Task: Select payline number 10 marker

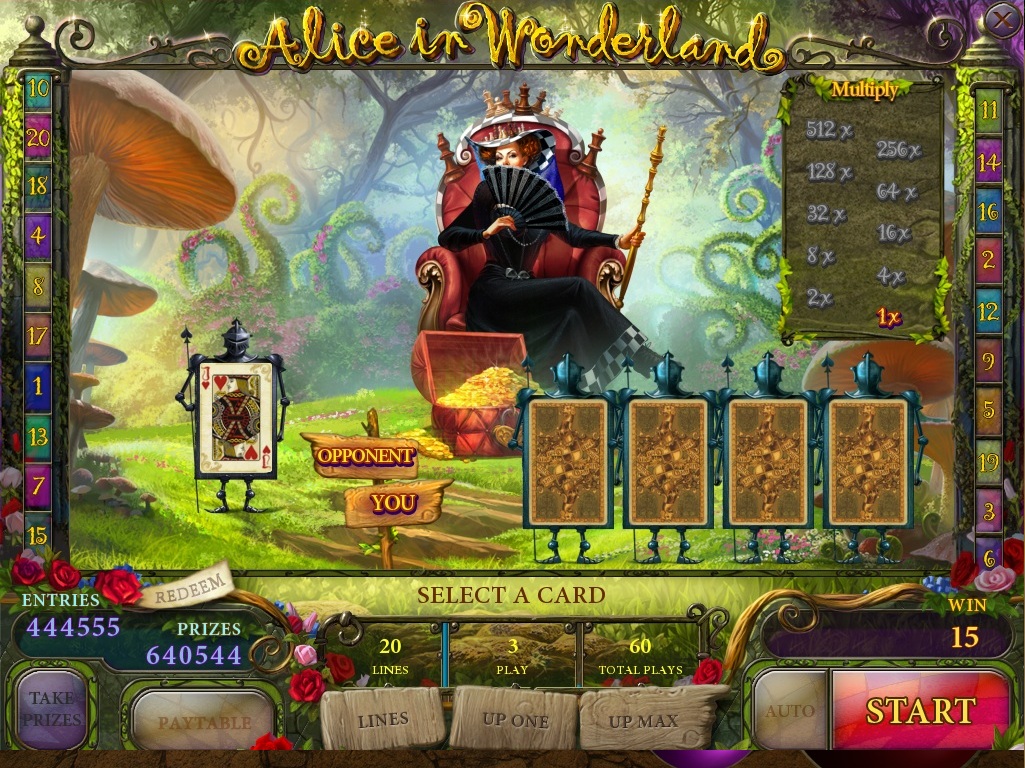Action: 38,88
